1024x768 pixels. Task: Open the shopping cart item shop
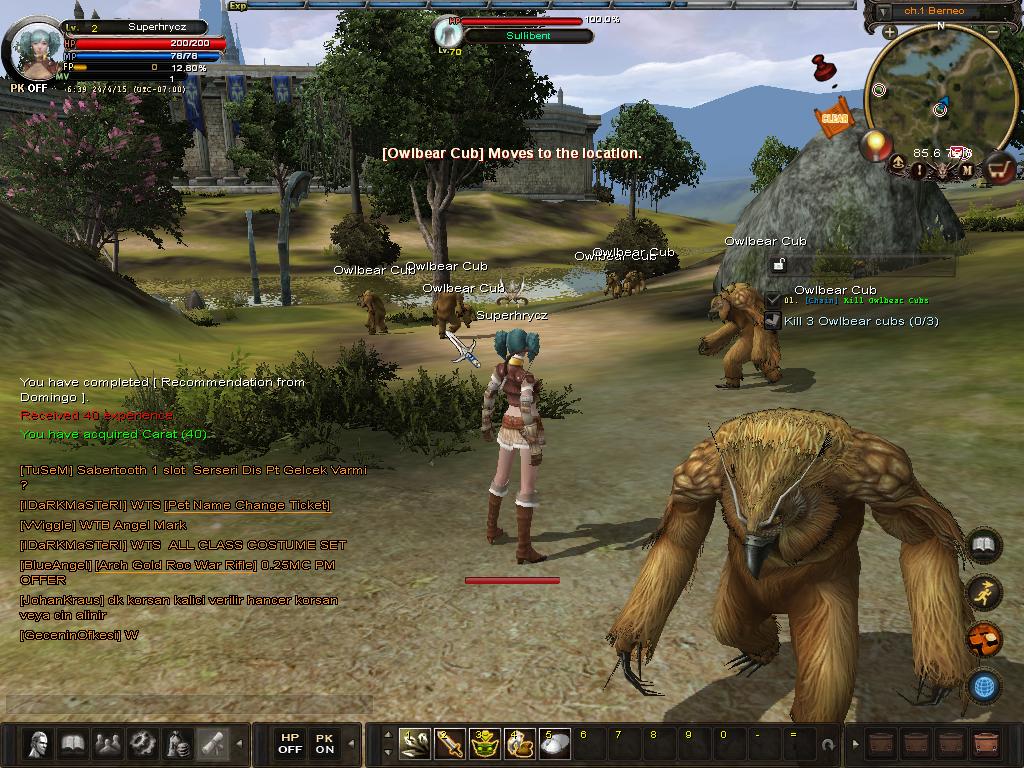(999, 170)
